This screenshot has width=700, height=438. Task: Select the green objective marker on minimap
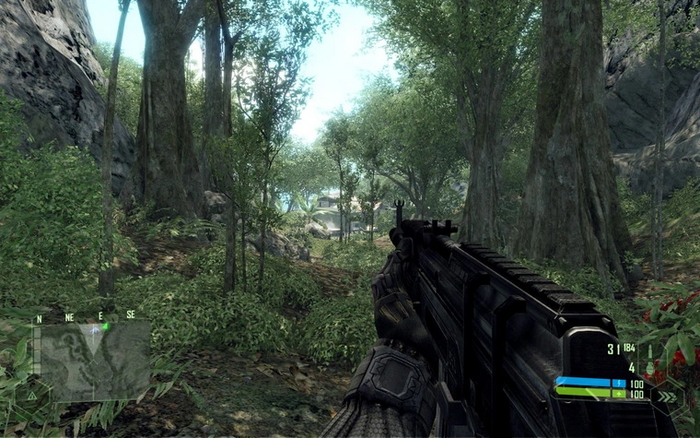pyautogui.click(x=105, y=326)
